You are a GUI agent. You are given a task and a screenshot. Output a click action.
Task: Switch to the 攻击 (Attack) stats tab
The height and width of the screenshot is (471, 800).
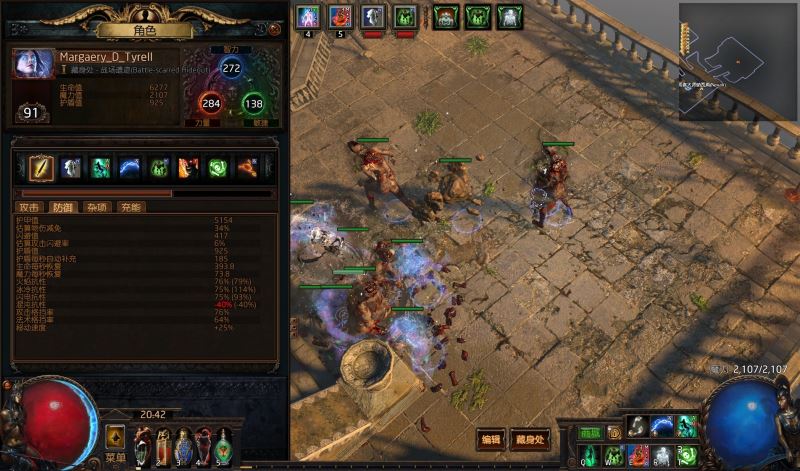click(29, 207)
